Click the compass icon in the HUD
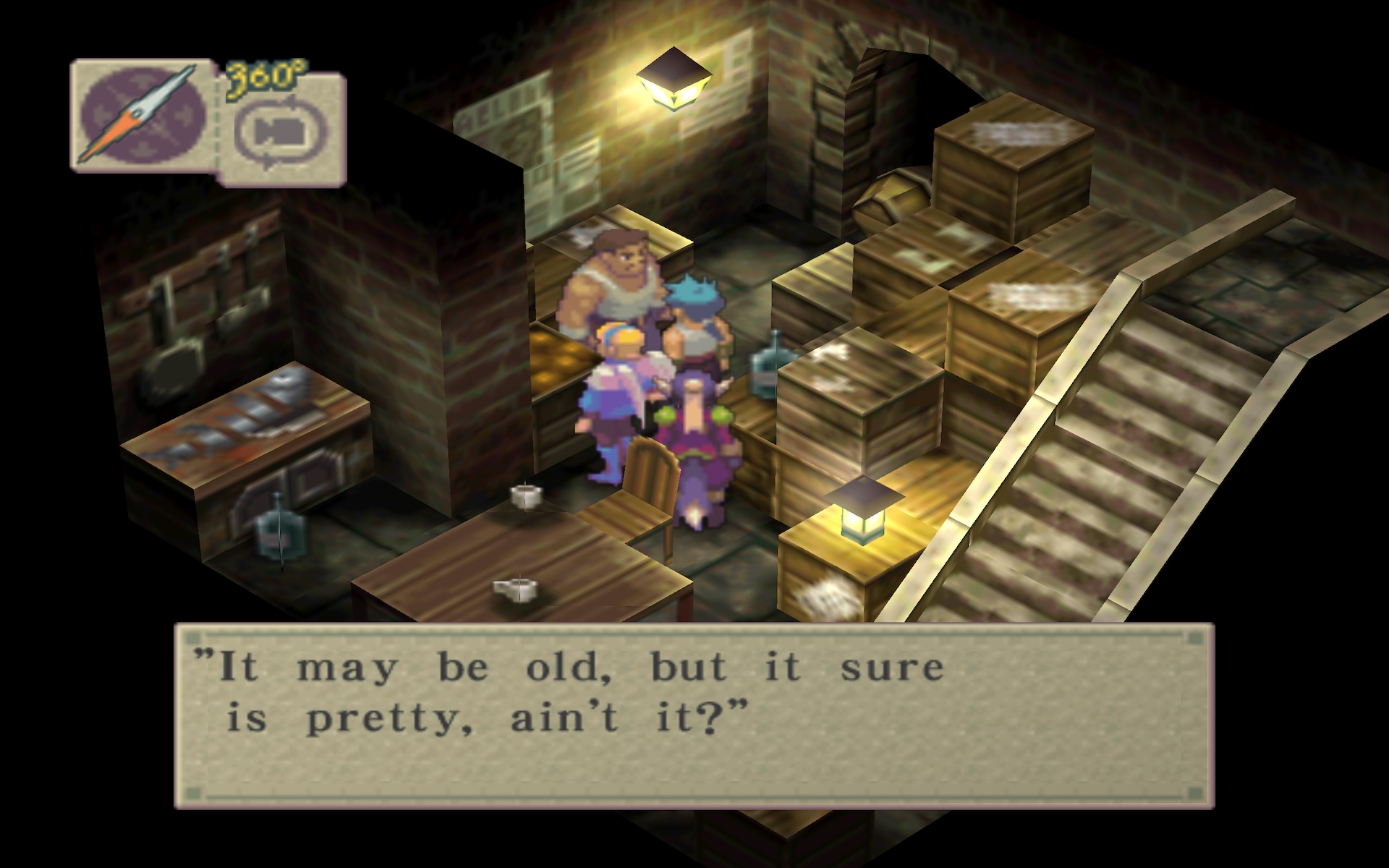Image resolution: width=1389 pixels, height=868 pixels. click(140, 114)
